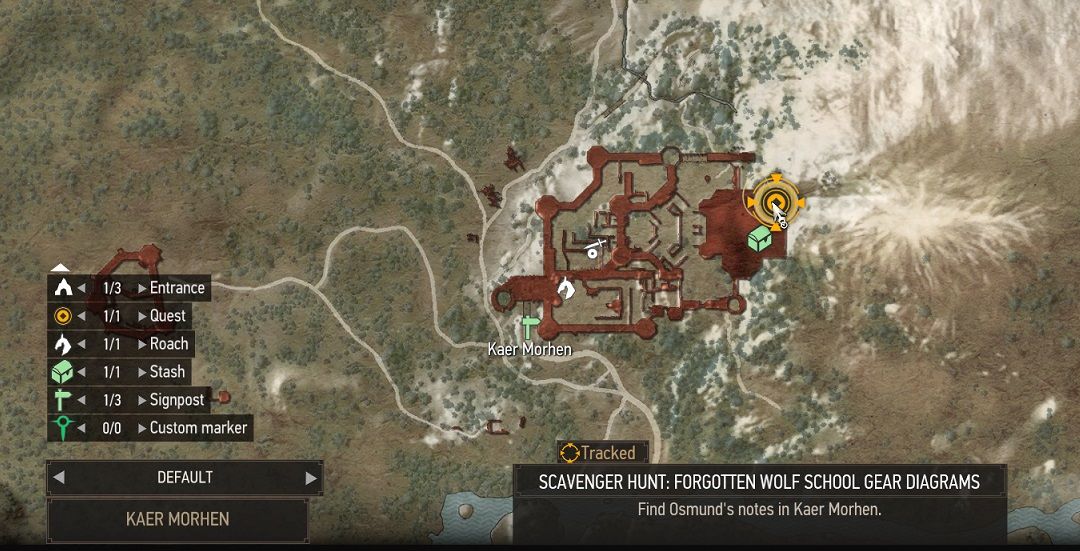Screen dimensions: 1080x551
Task: Select Roach's horse-head marker on the map
Action: [566, 288]
